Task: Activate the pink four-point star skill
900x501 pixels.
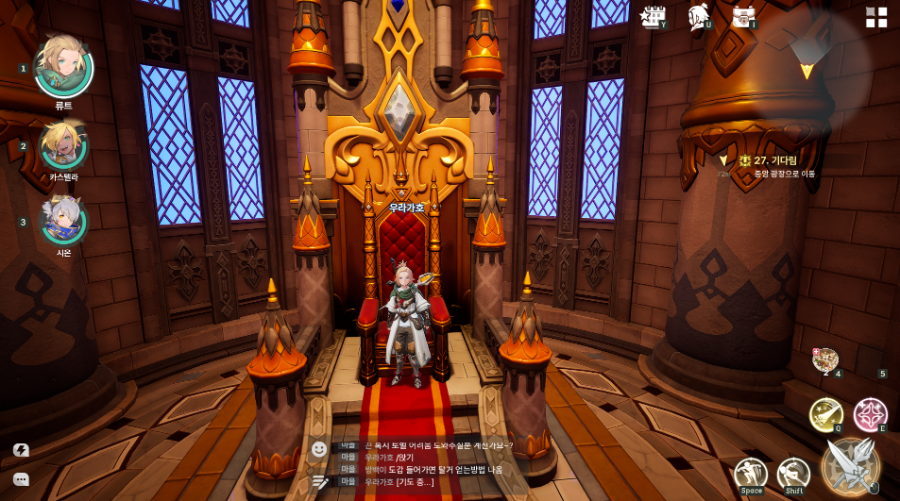Action: tap(870, 414)
